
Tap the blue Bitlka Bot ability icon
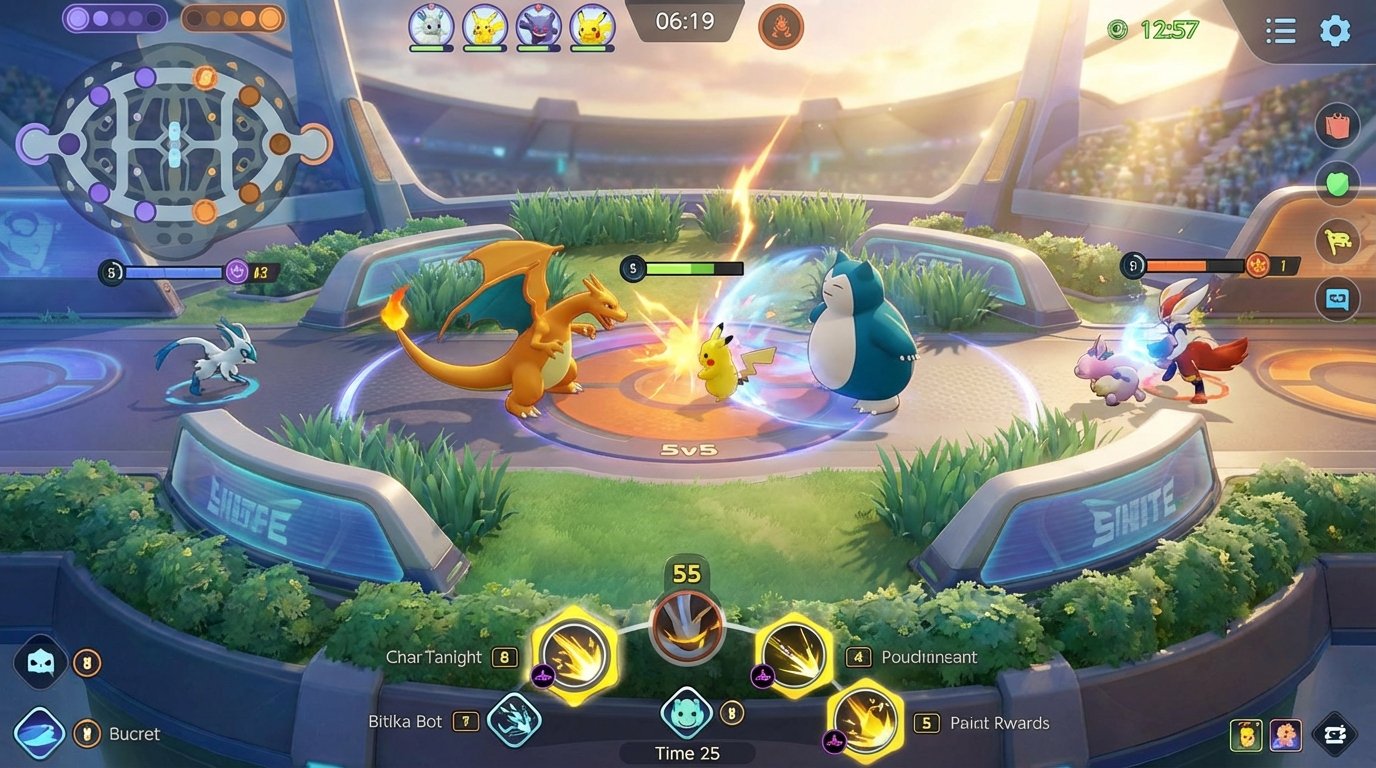[513, 721]
